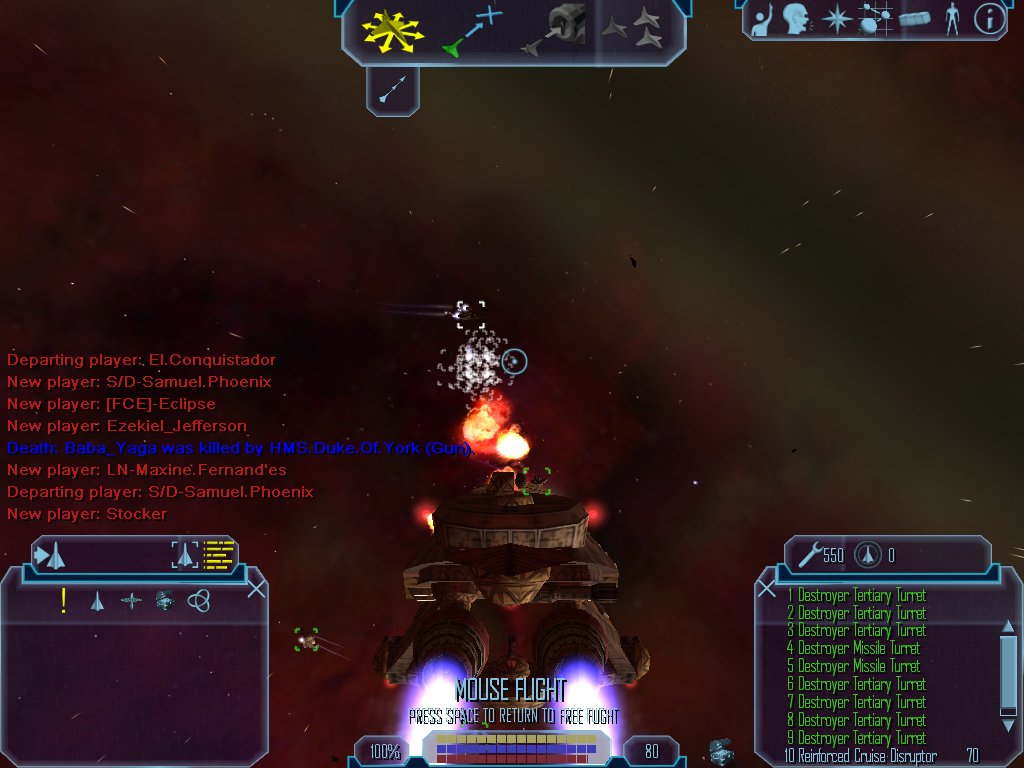Open the circled 'i' information icon
The image size is (1024, 768).
pos(989,18)
